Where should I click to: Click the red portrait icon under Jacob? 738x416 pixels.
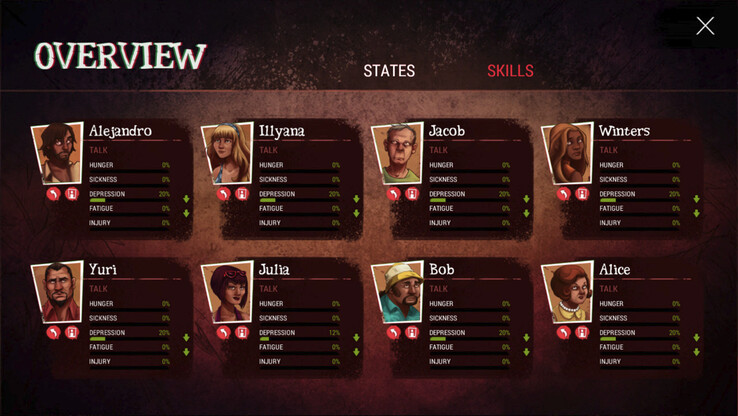(411, 194)
